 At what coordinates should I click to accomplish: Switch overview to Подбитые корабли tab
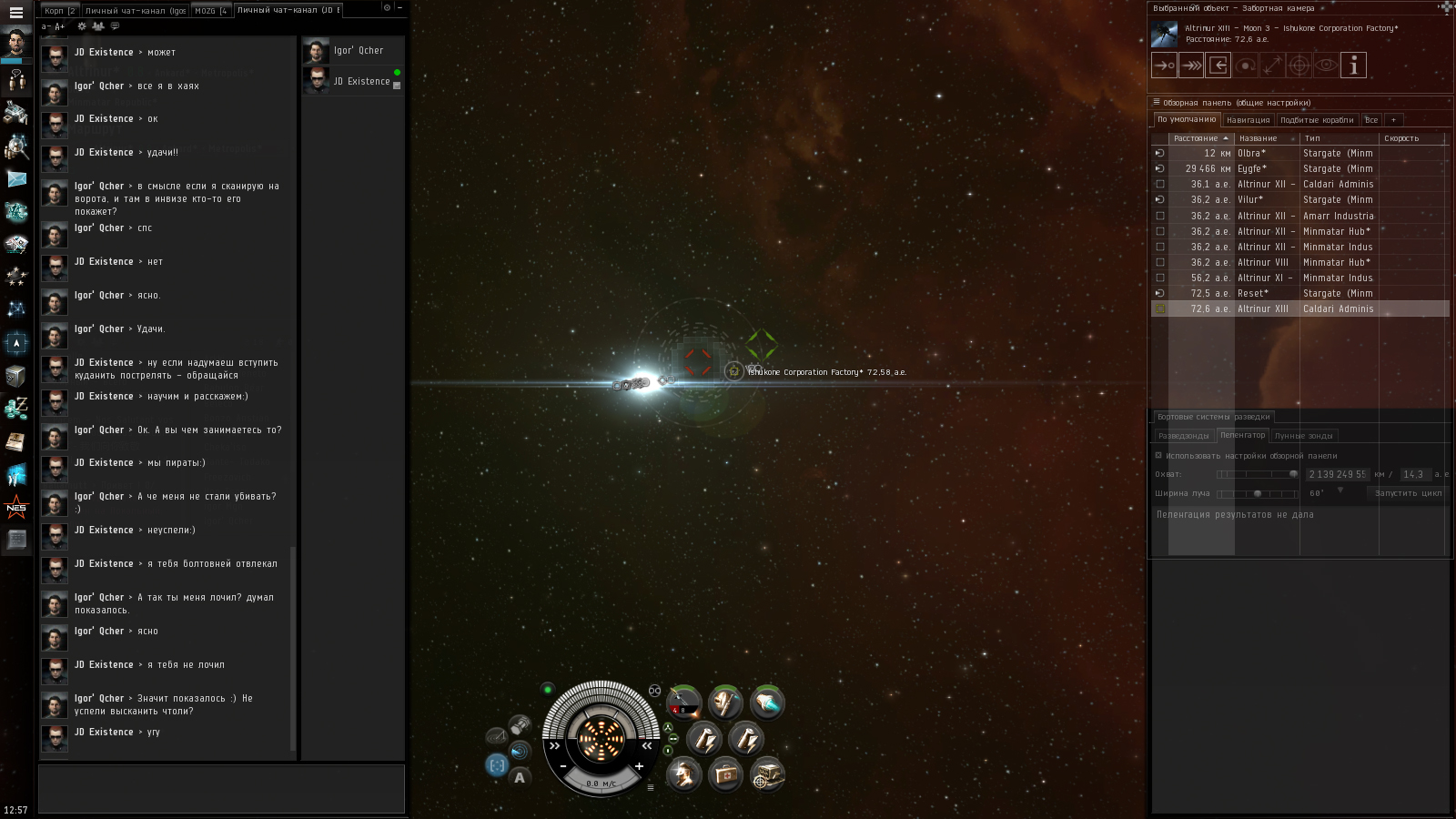[x=1317, y=120]
